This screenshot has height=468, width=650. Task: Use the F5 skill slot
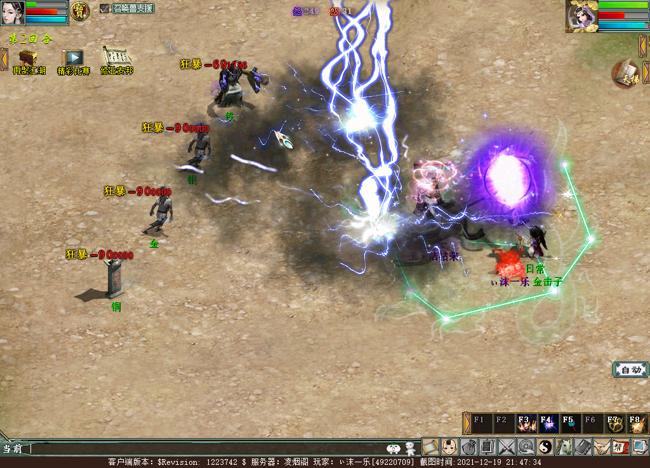tap(570, 424)
